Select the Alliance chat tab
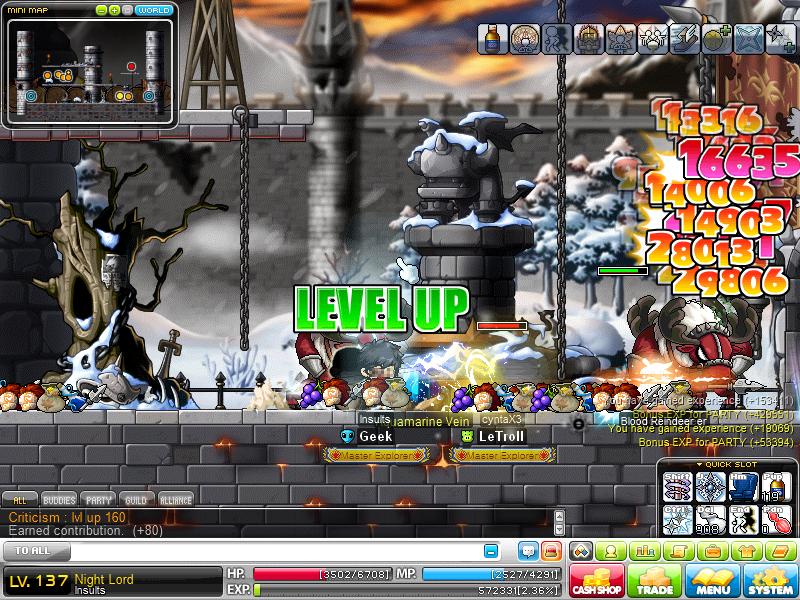This screenshot has width=800, height=600. click(x=175, y=499)
